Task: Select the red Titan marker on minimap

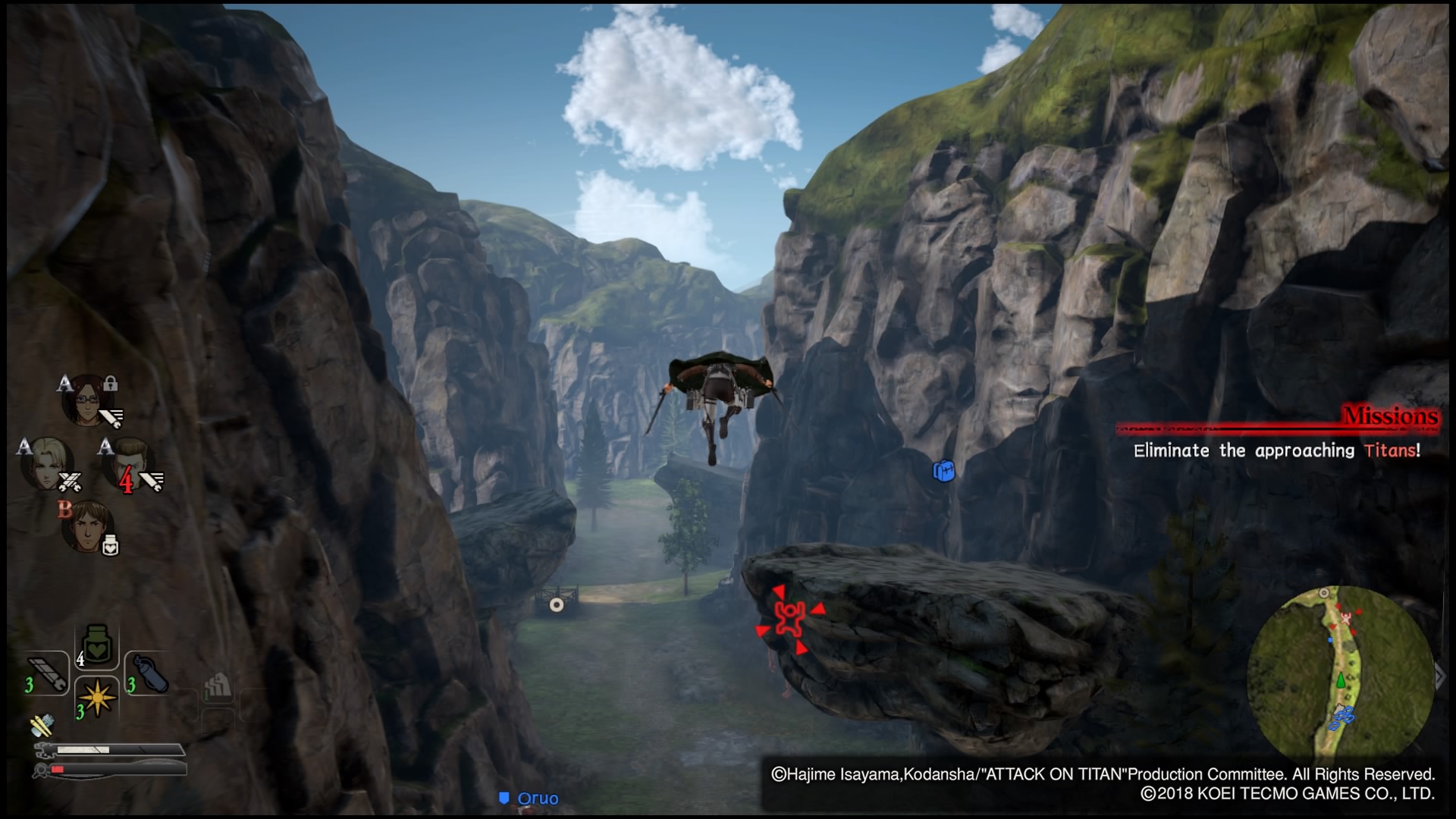Action: coord(1346,619)
